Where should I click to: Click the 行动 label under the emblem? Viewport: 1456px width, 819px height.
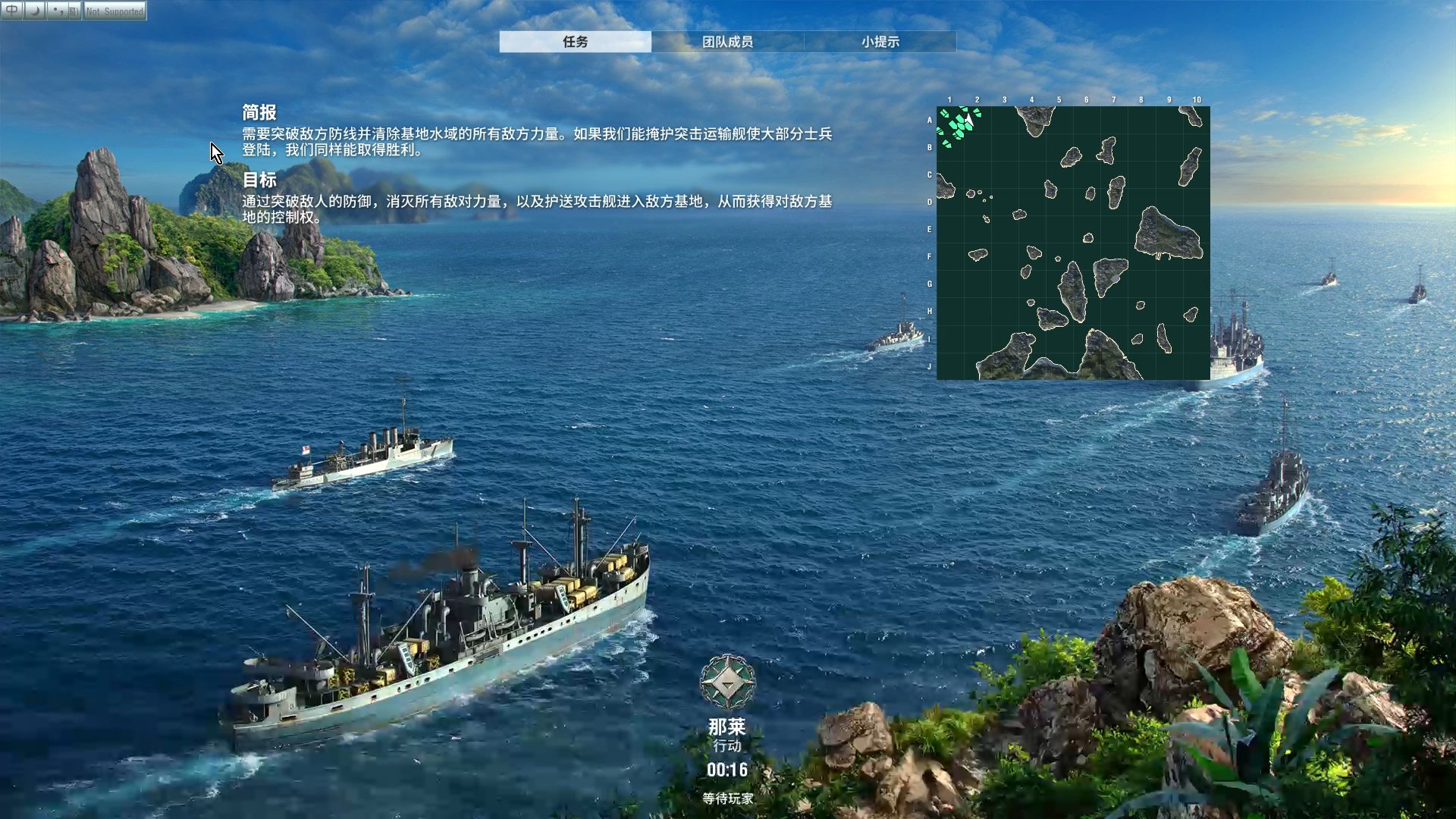coord(728,745)
